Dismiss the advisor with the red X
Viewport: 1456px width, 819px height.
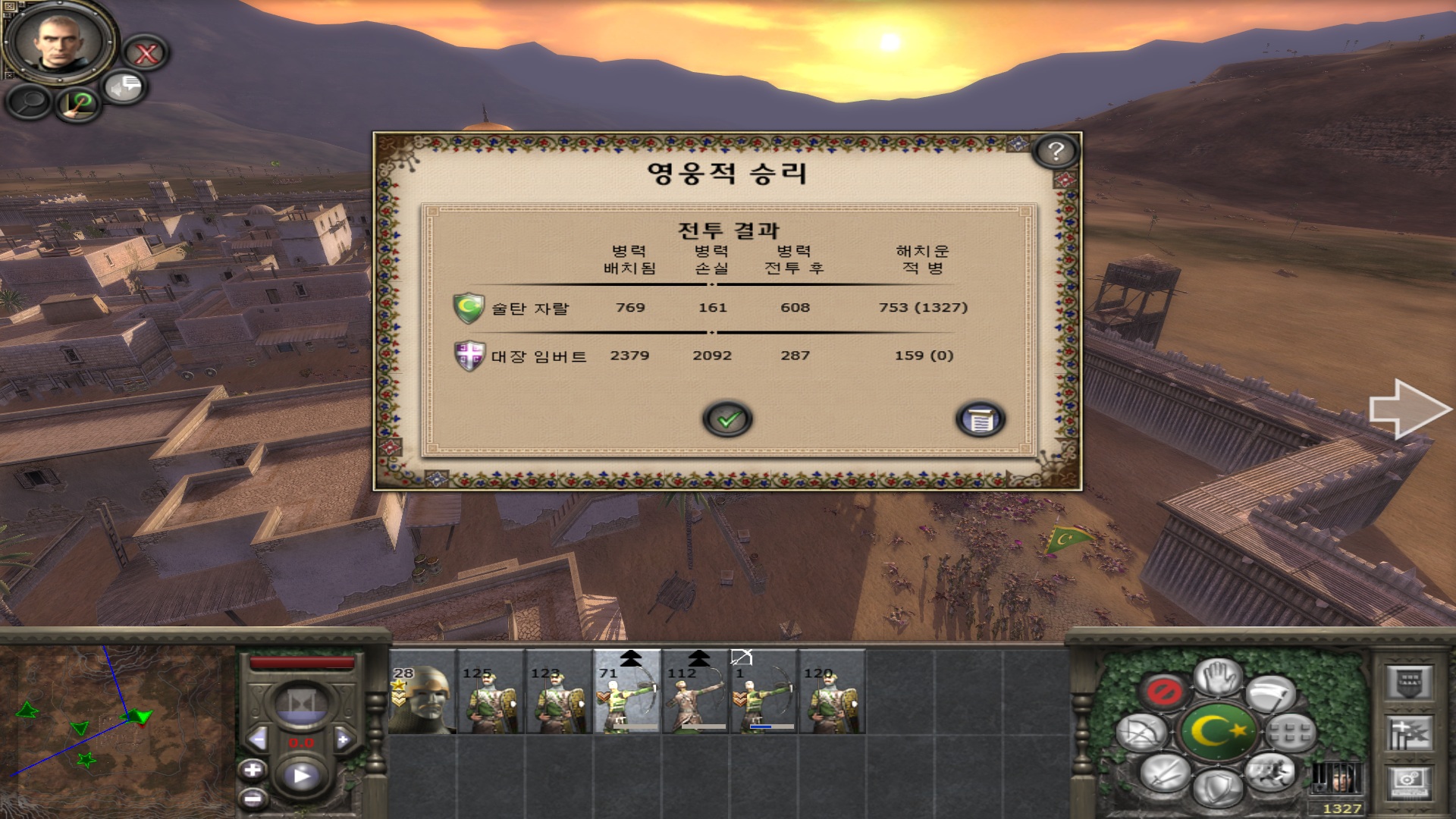(146, 53)
